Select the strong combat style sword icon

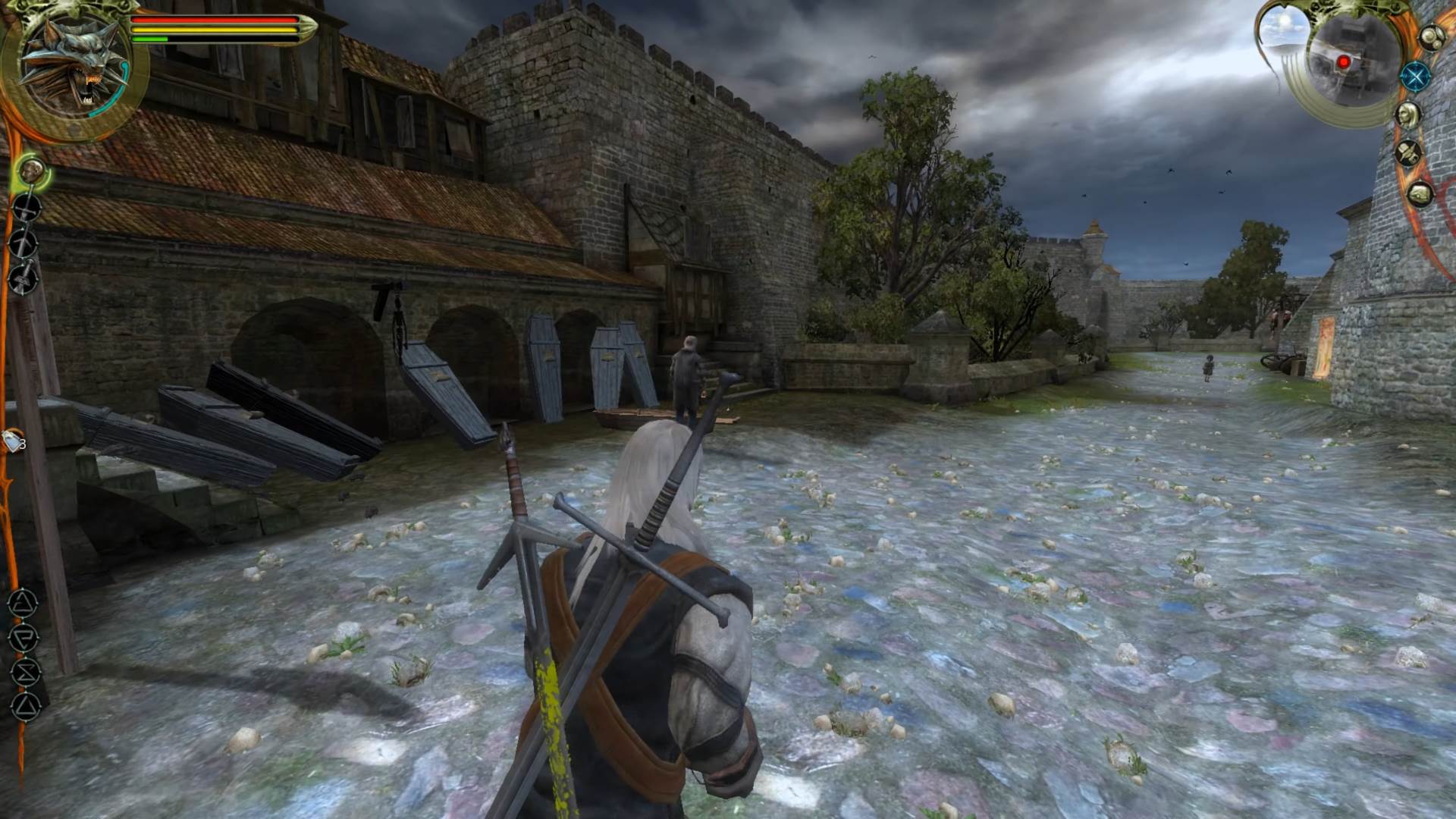click(x=28, y=208)
